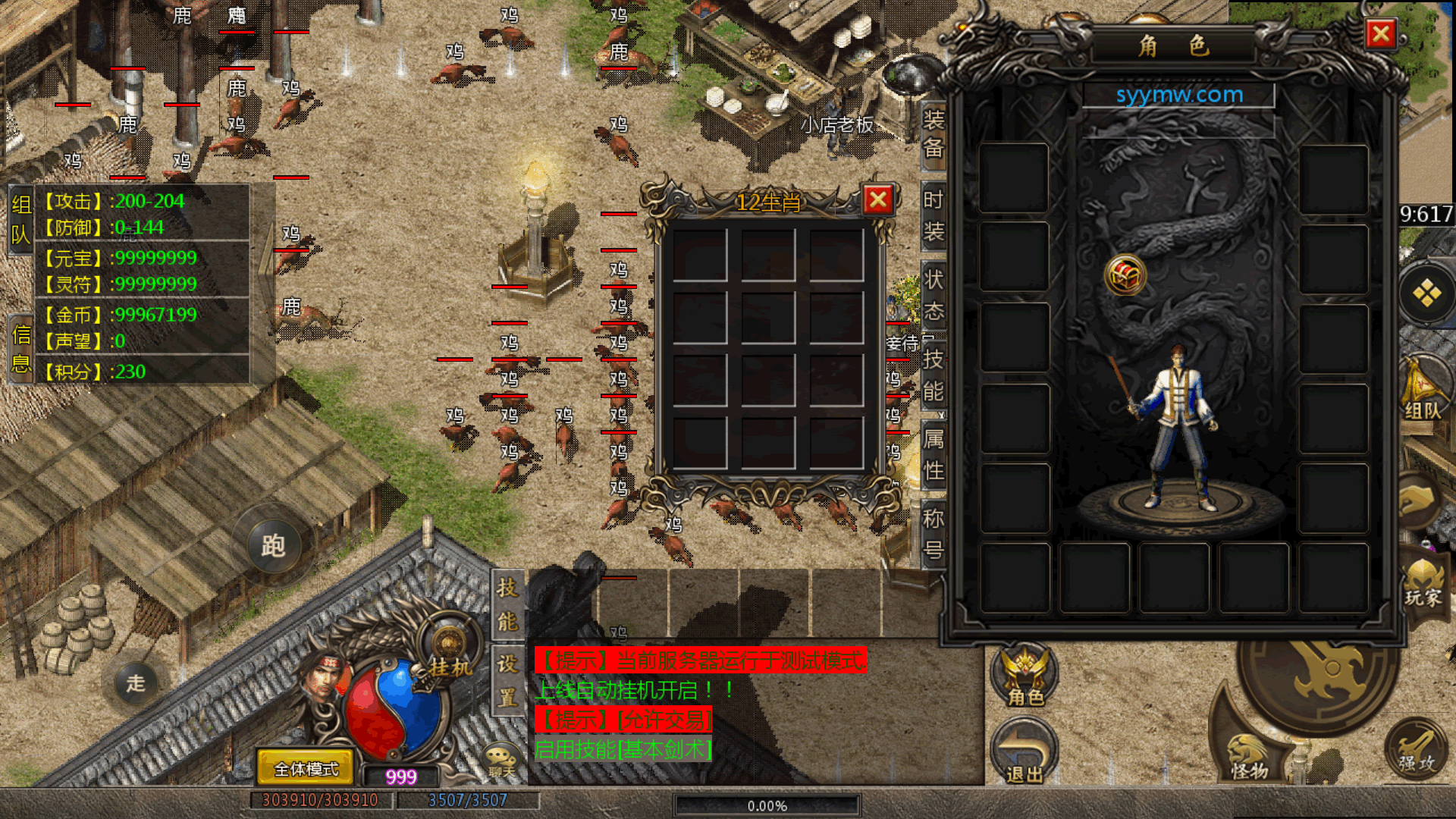Open the 技能 skills side button near chat
Viewport: 1456px width, 819px height.
pos(507,604)
